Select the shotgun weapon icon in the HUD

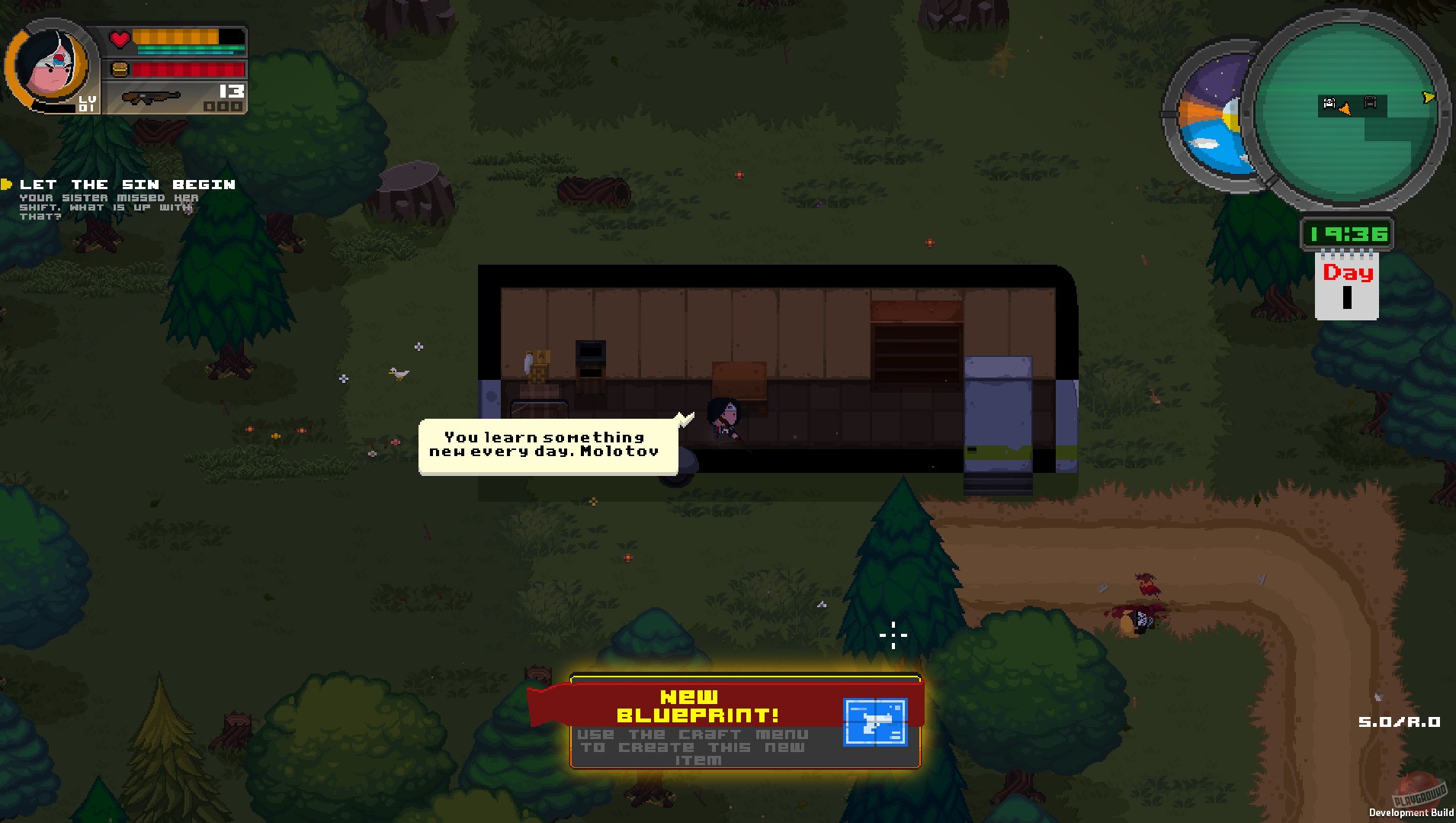[x=152, y=98]
